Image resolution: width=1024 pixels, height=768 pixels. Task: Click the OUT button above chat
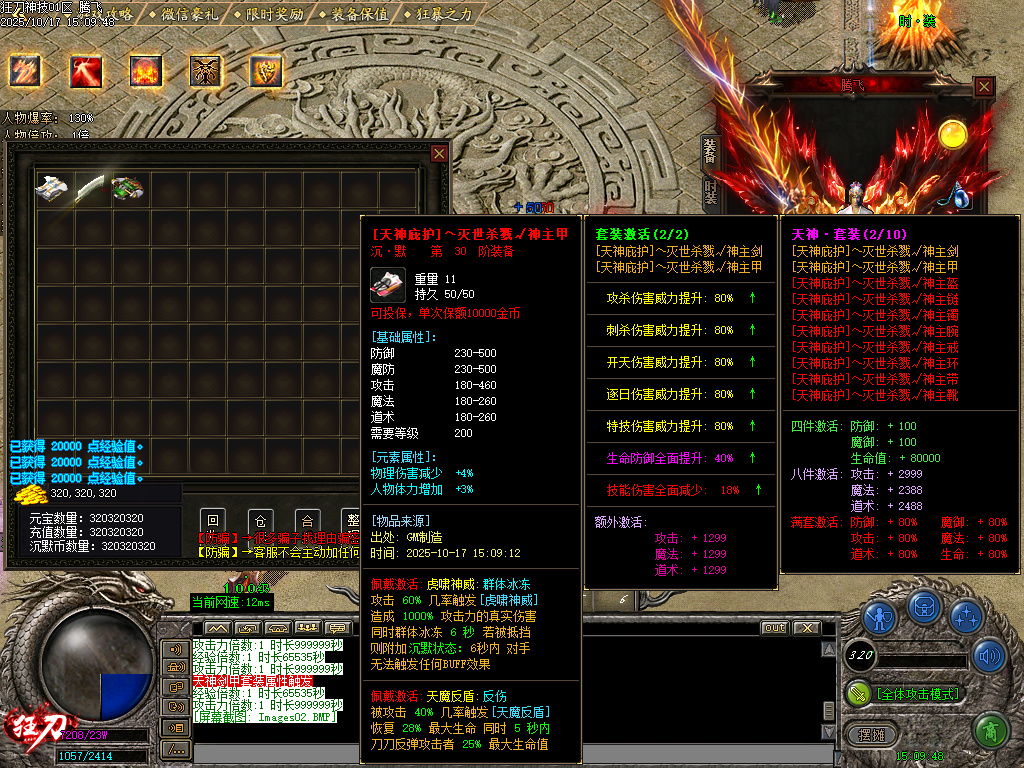click(x=774, y=628)
